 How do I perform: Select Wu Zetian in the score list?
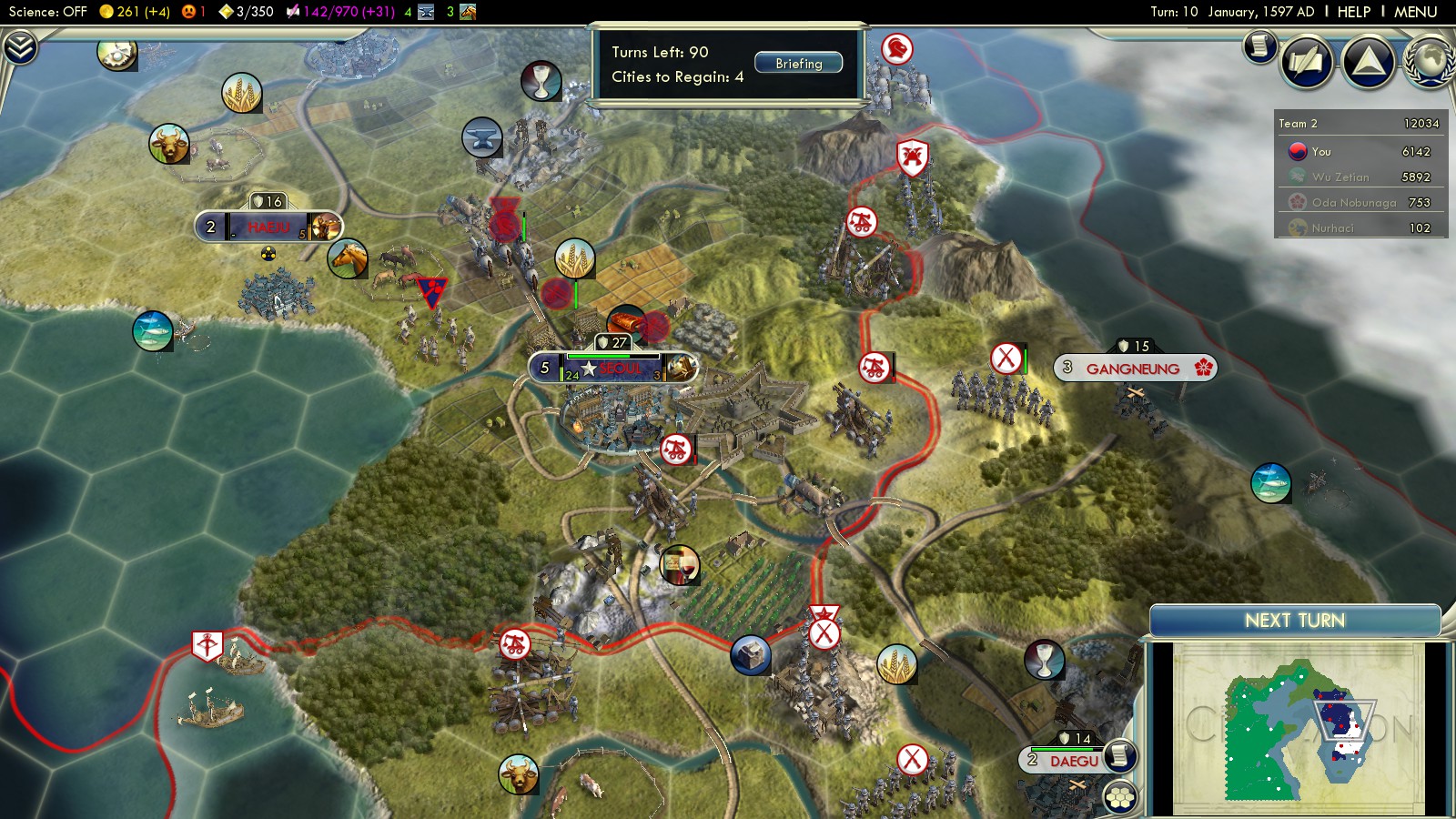point(1340,177)
